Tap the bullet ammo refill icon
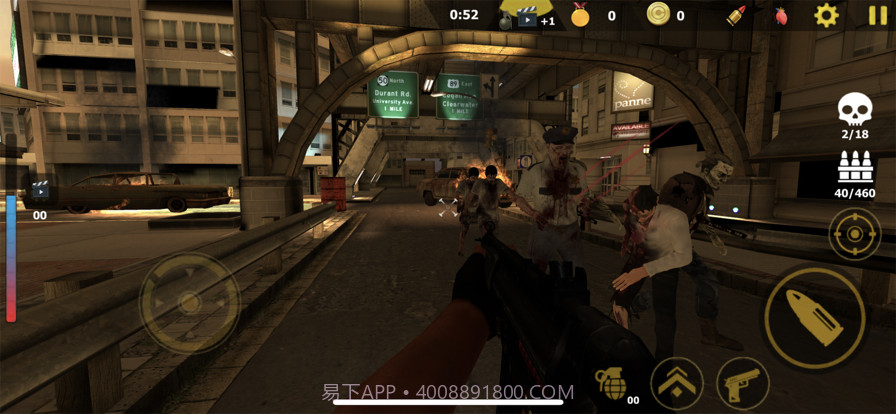The height and width of the screenshot is (414, 896). [736, 15]
